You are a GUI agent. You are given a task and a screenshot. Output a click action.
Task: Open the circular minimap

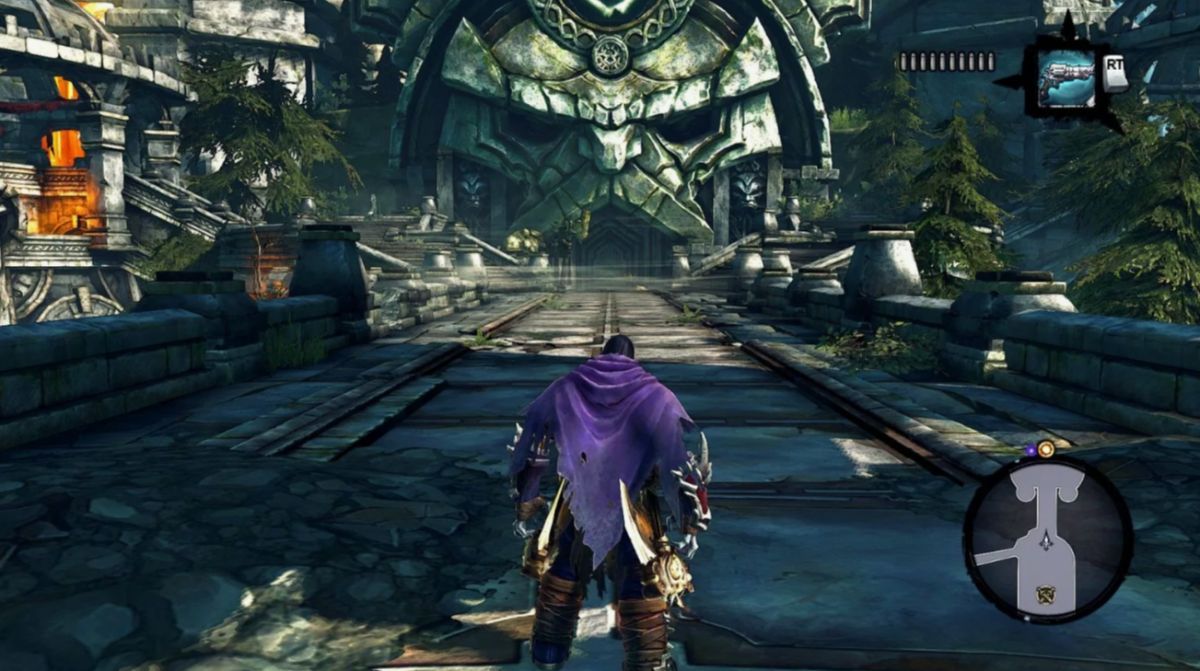coord(1047,540)
